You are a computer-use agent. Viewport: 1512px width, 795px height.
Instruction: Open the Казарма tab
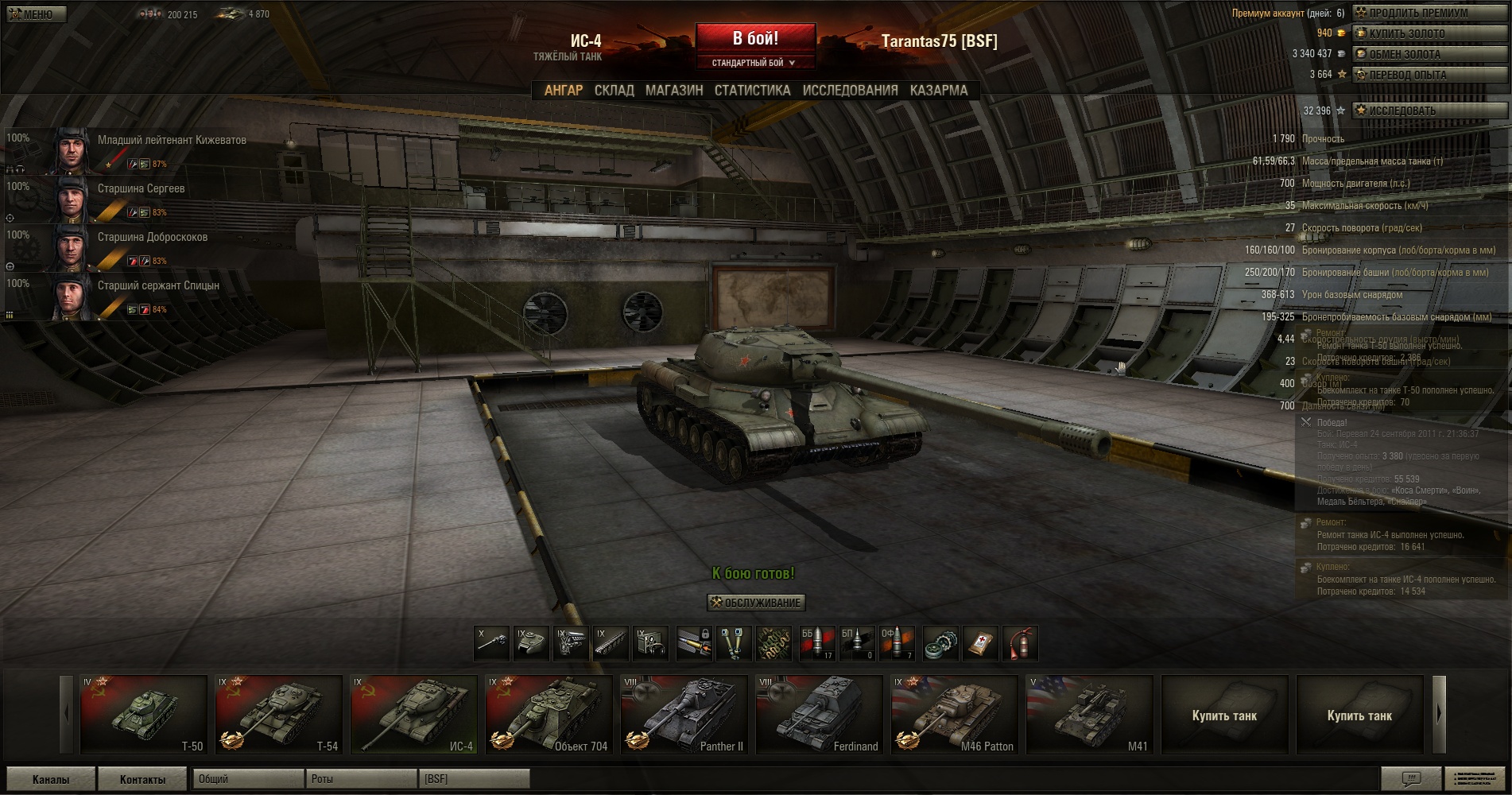tap(939, 91)
